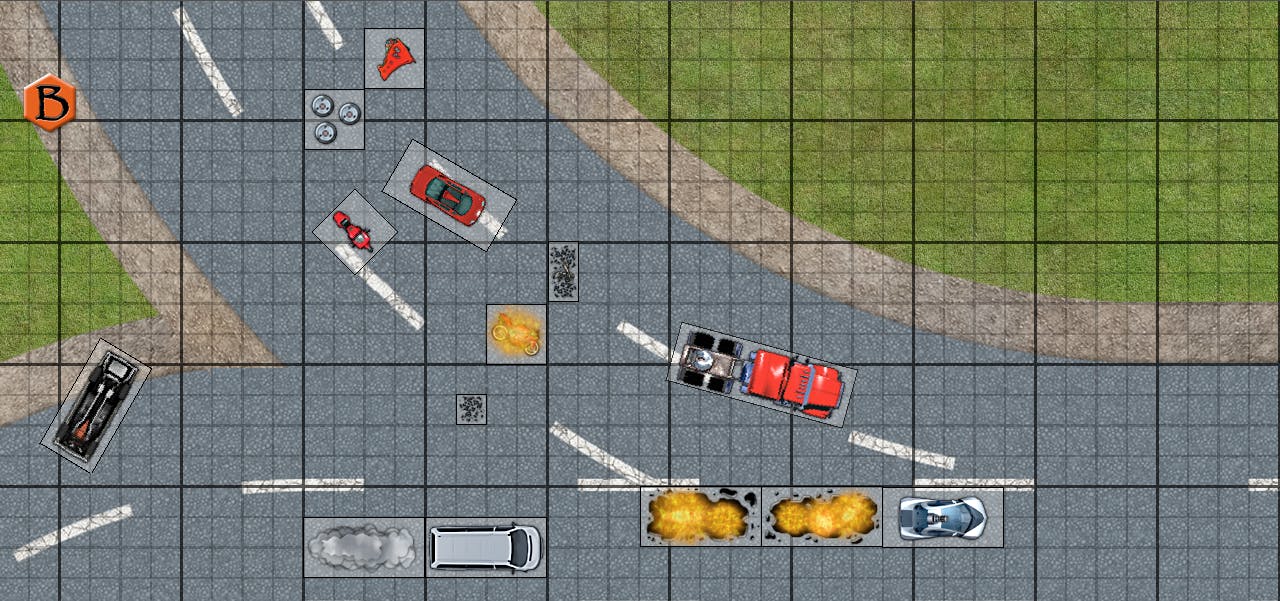Select the stack of three tires token

click(334, 119)
